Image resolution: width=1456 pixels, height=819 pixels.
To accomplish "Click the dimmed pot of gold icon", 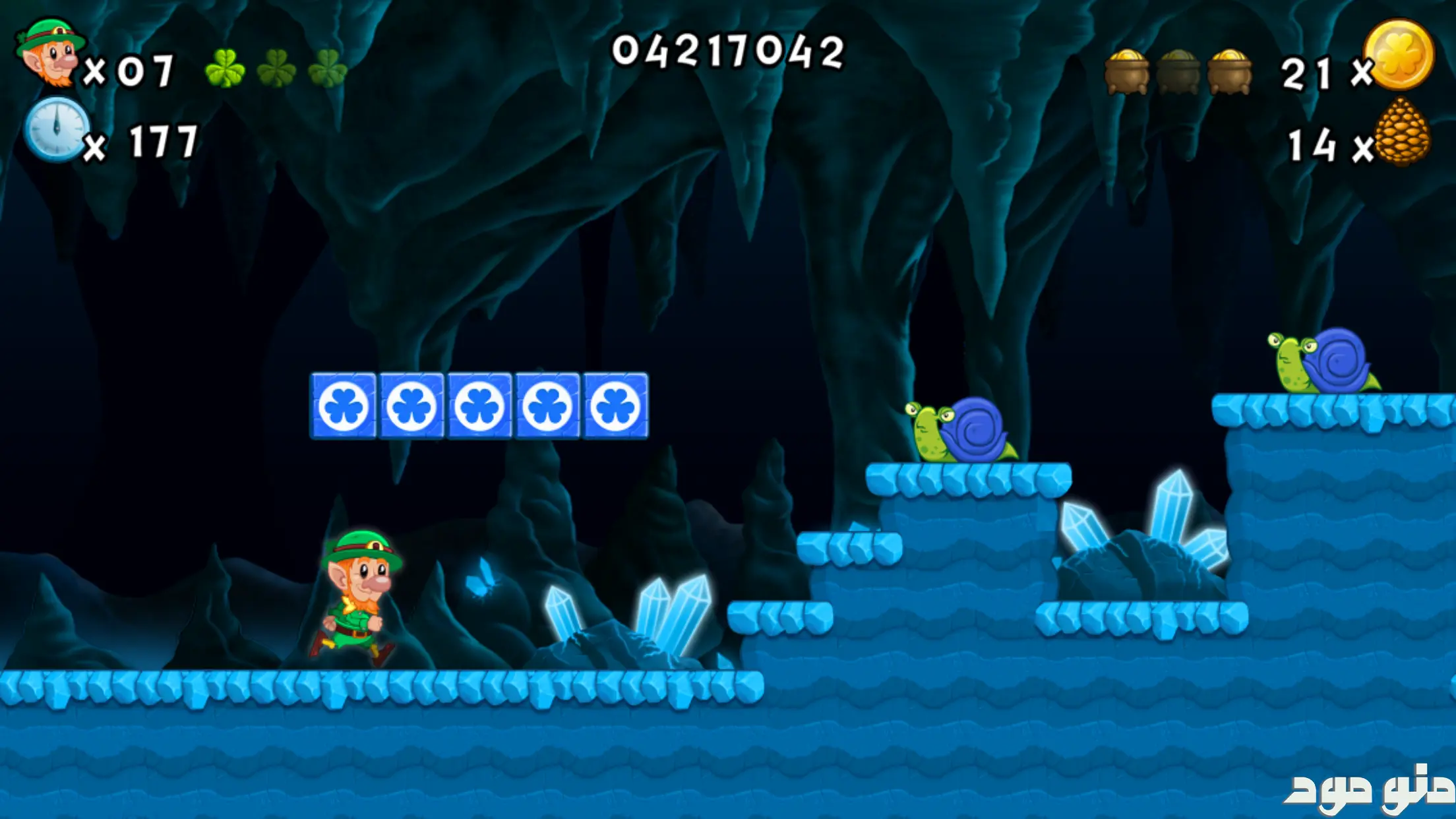I will (1178, 73).
